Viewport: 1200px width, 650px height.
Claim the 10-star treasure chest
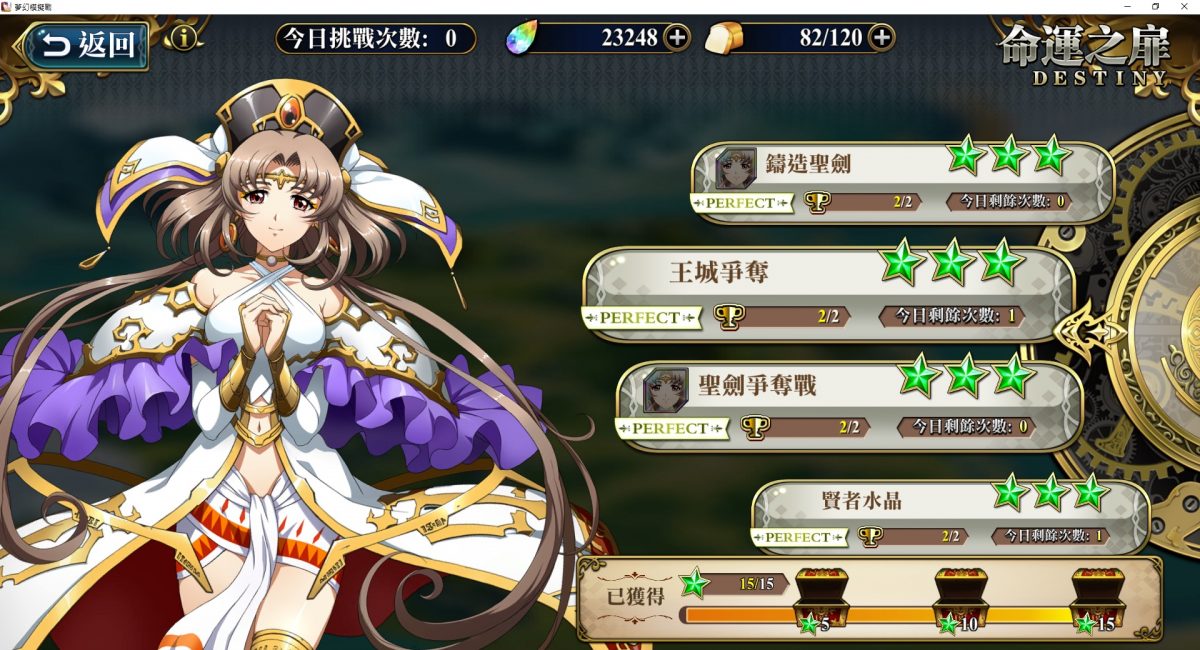[960, 600]
